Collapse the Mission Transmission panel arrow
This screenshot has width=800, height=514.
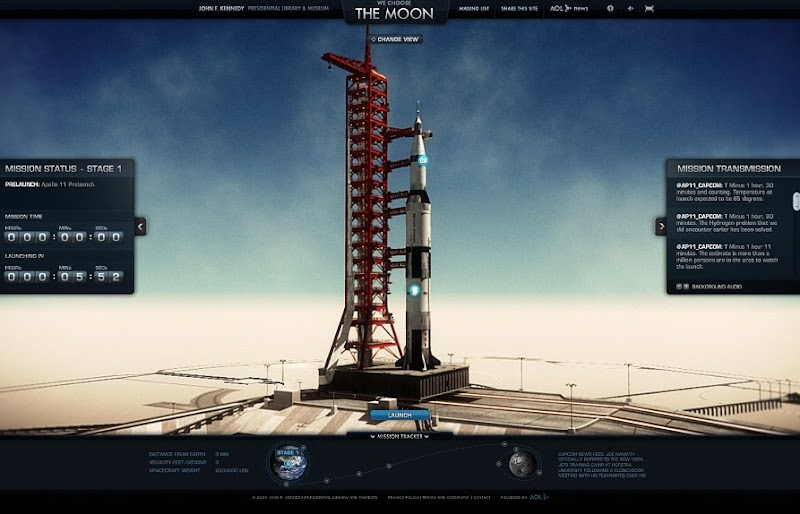pos(660,226)
